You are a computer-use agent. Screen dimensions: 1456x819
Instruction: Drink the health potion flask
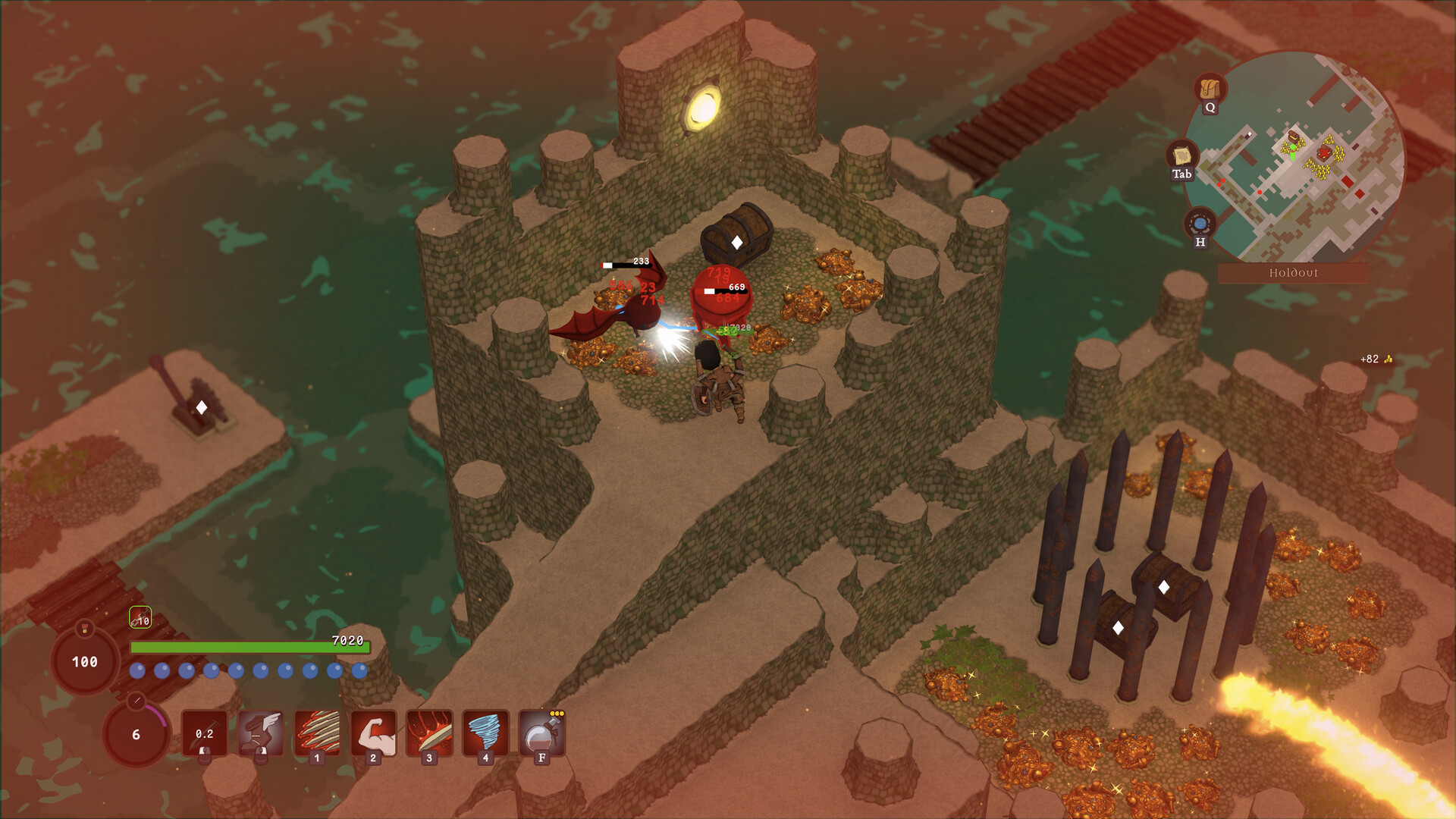541,733
